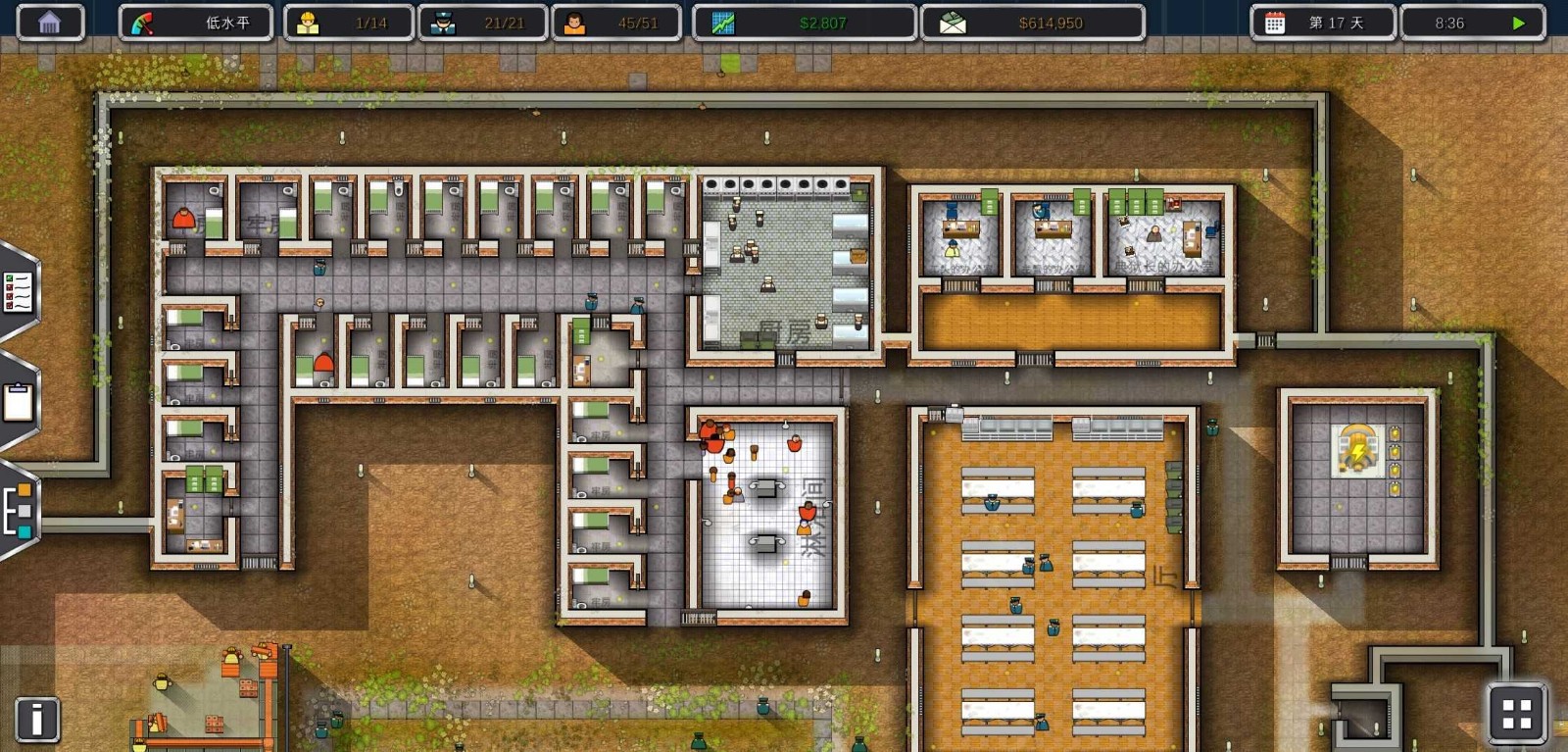This screenshot has height=752, width=1568.
Task: Open the to-do checklist side tab
Action: (19, 291)
